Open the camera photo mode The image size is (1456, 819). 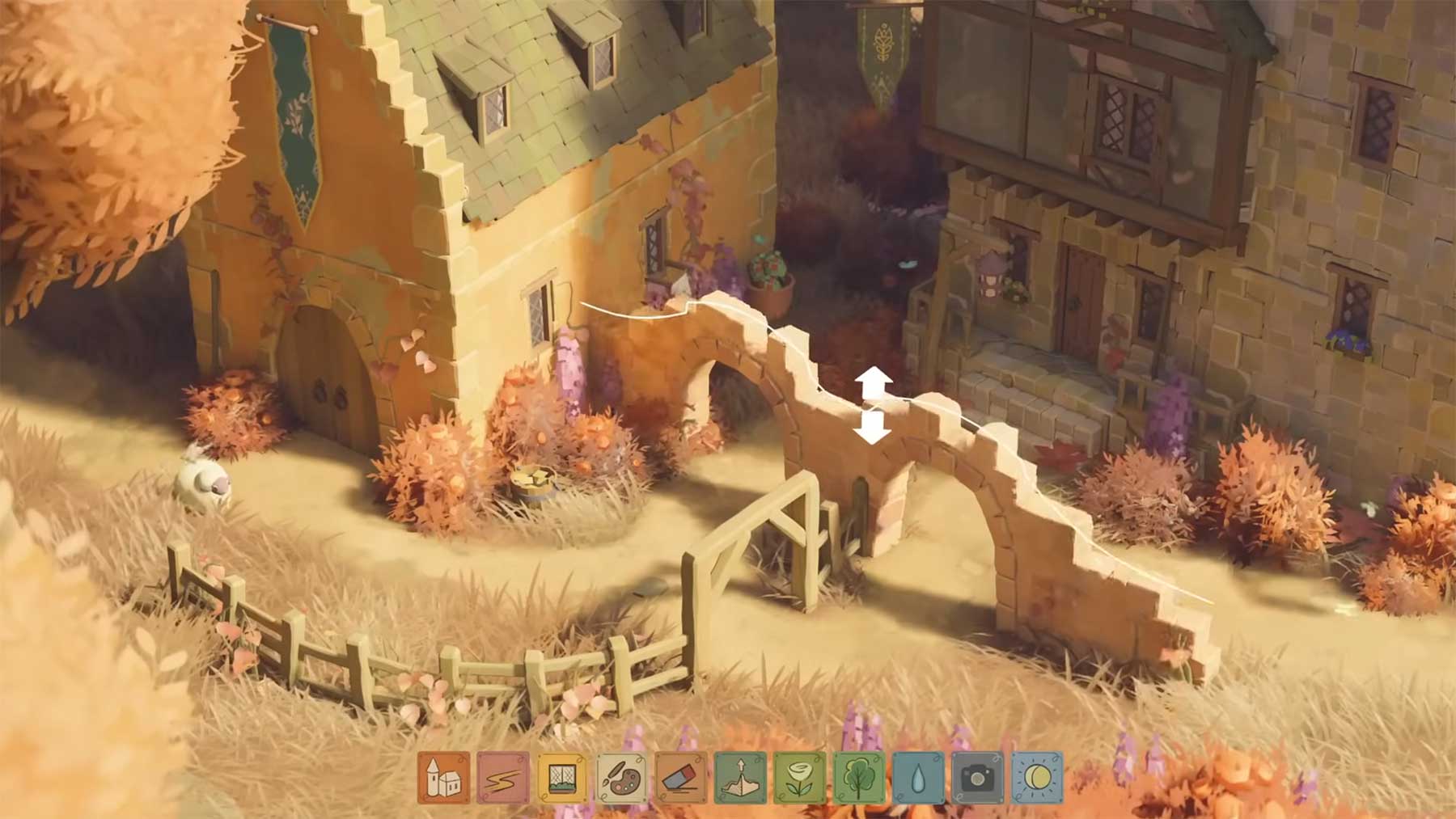pos(977,778)
